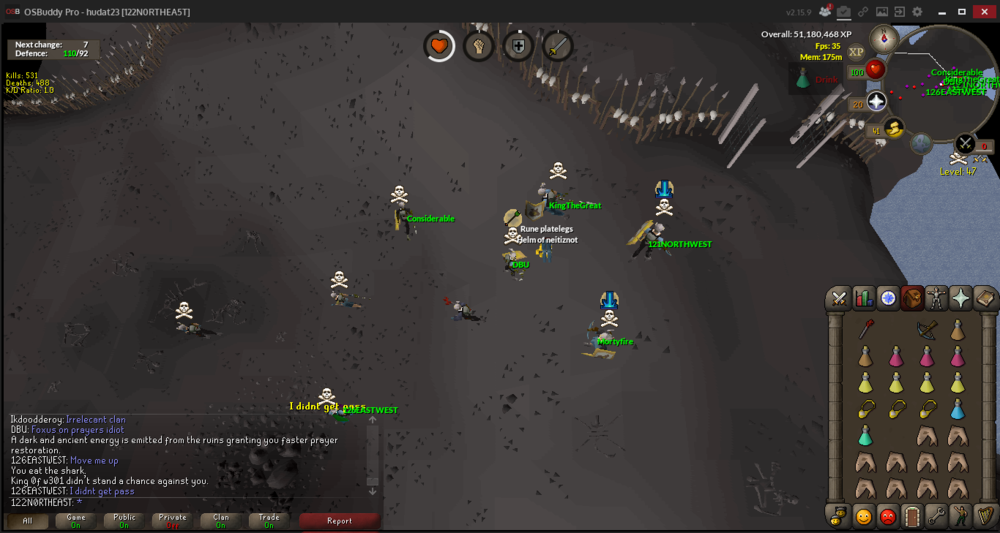Open the Skills stats tab
1000x533 pixels.
click(863, 298)
